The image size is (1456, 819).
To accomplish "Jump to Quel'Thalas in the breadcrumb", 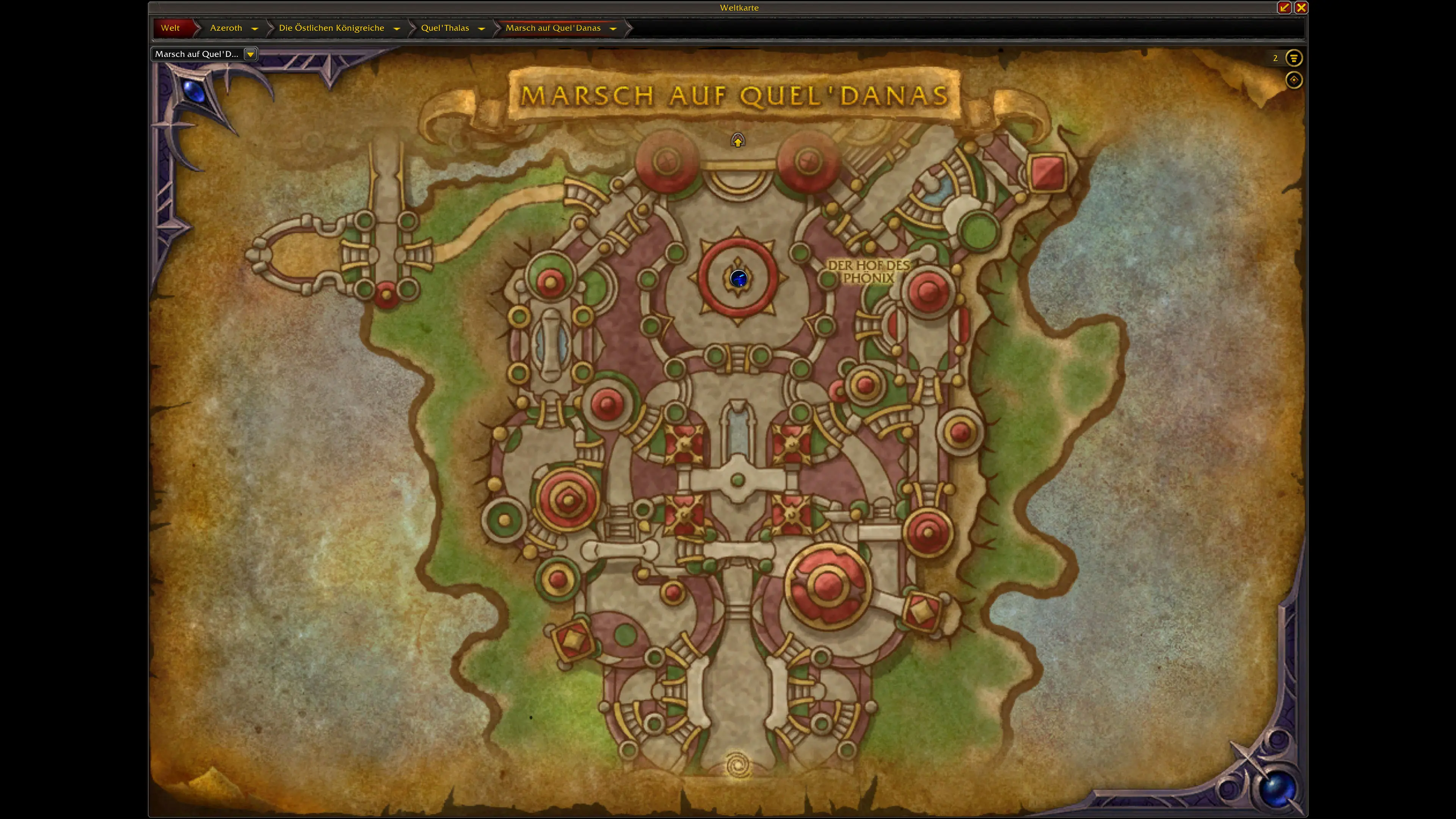I will (445, 28).
